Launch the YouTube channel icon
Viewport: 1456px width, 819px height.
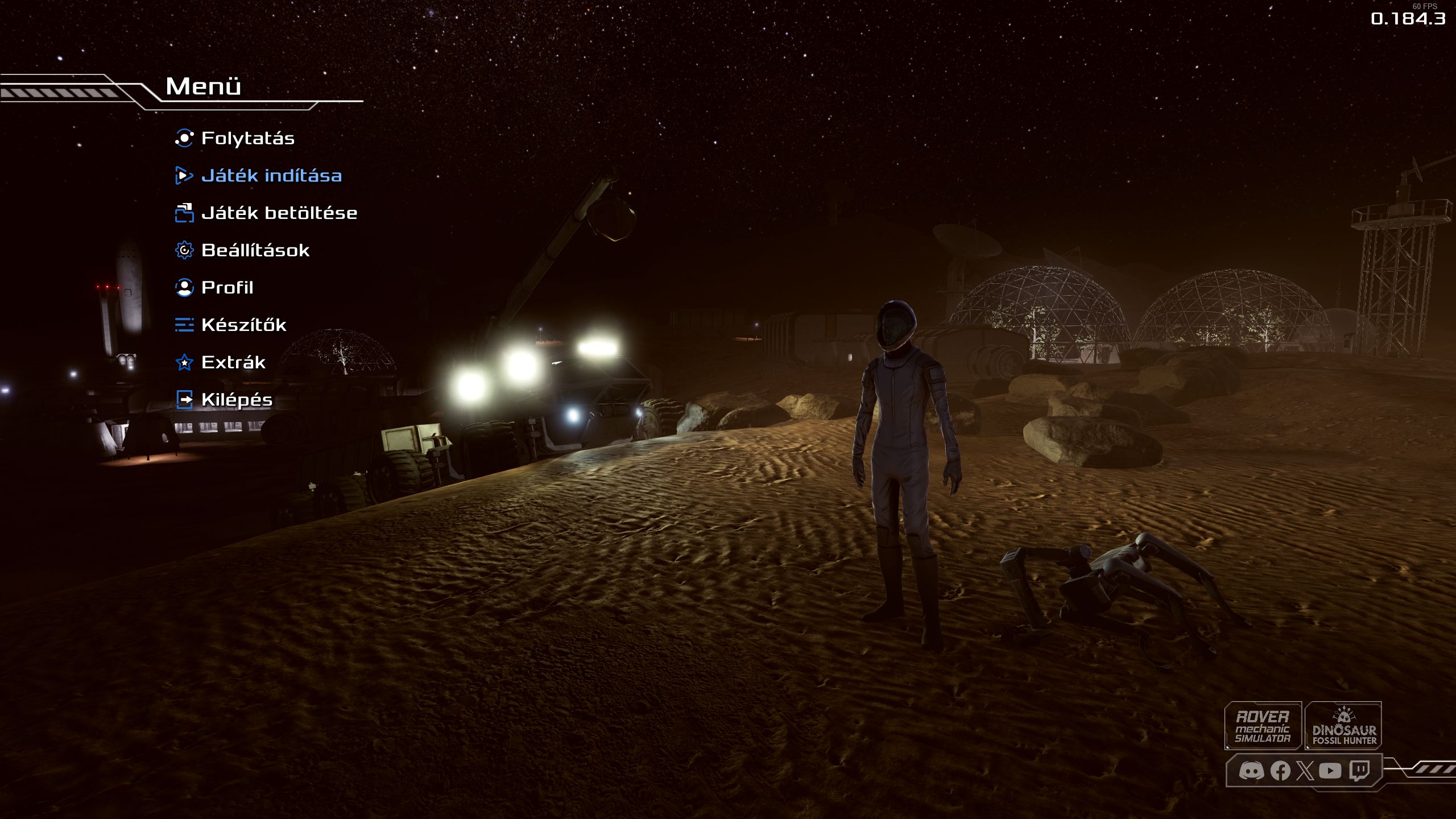[1330, 771]
